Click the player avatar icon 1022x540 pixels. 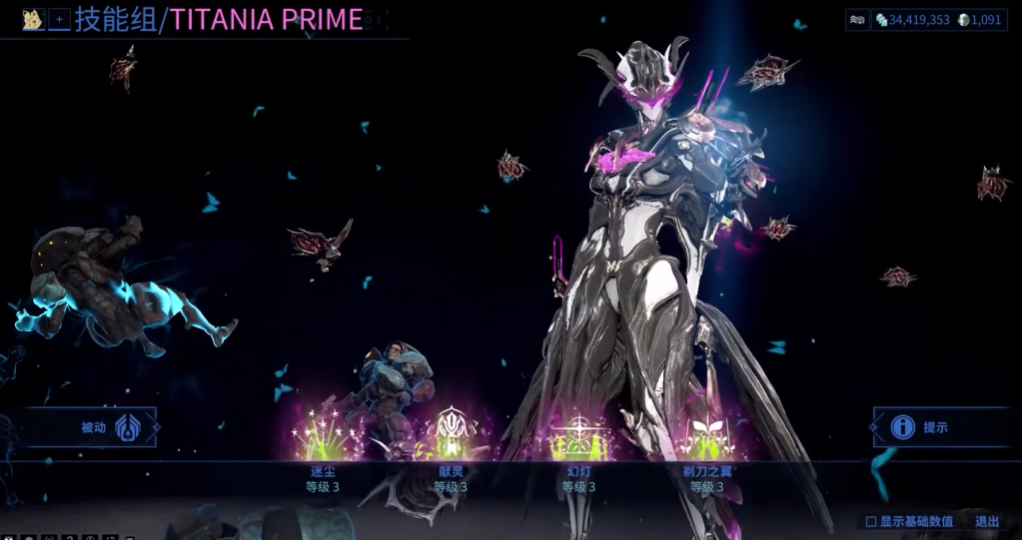coord(33,19)
